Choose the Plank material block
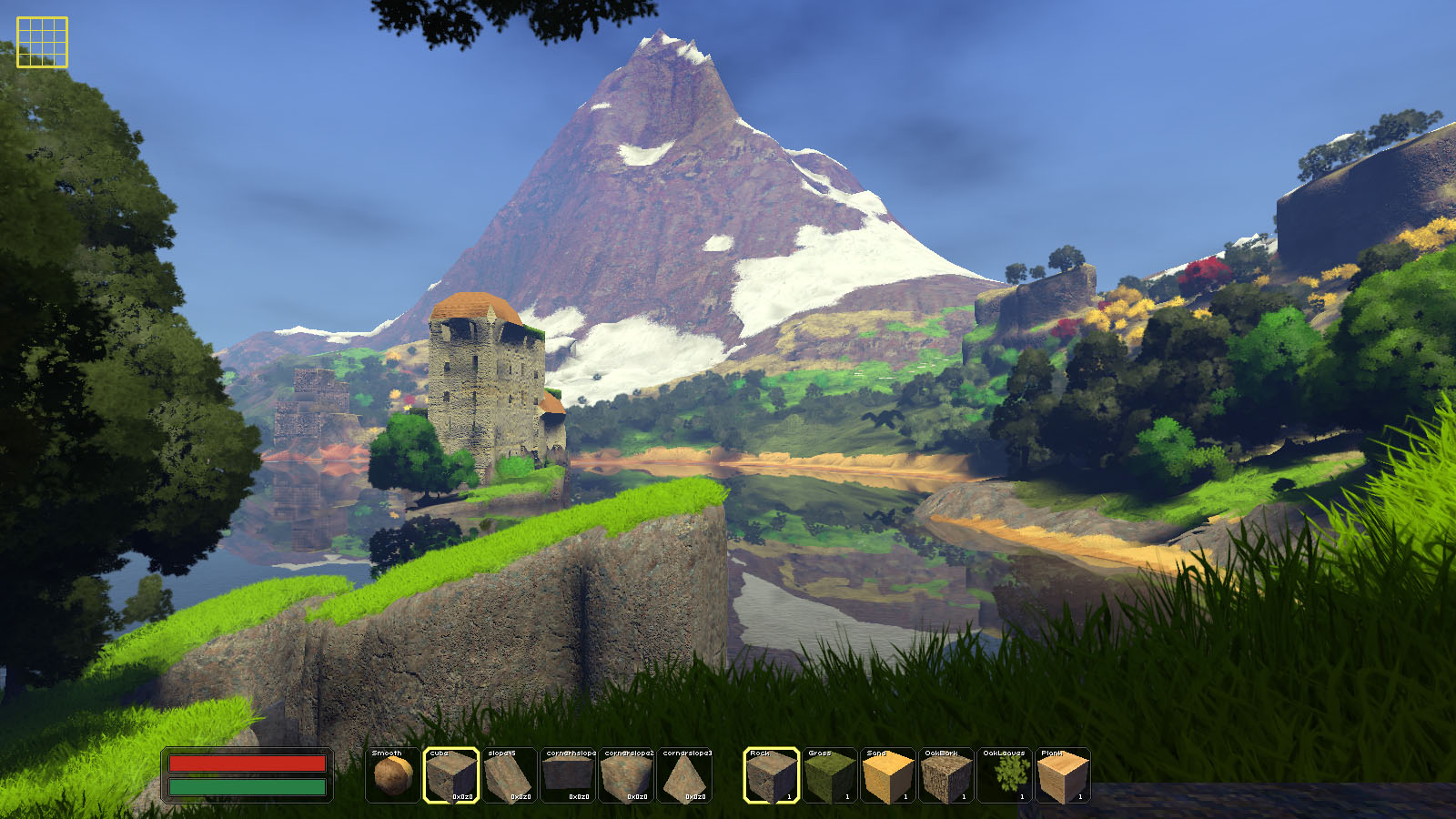The image size is (1456, 819). pyautogui.click(x=1063, y=775)
